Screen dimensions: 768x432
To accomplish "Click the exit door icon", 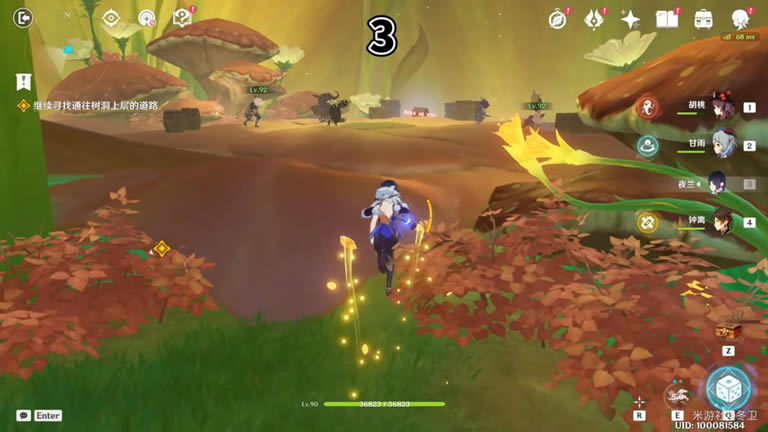I will (x=23, y=18).
